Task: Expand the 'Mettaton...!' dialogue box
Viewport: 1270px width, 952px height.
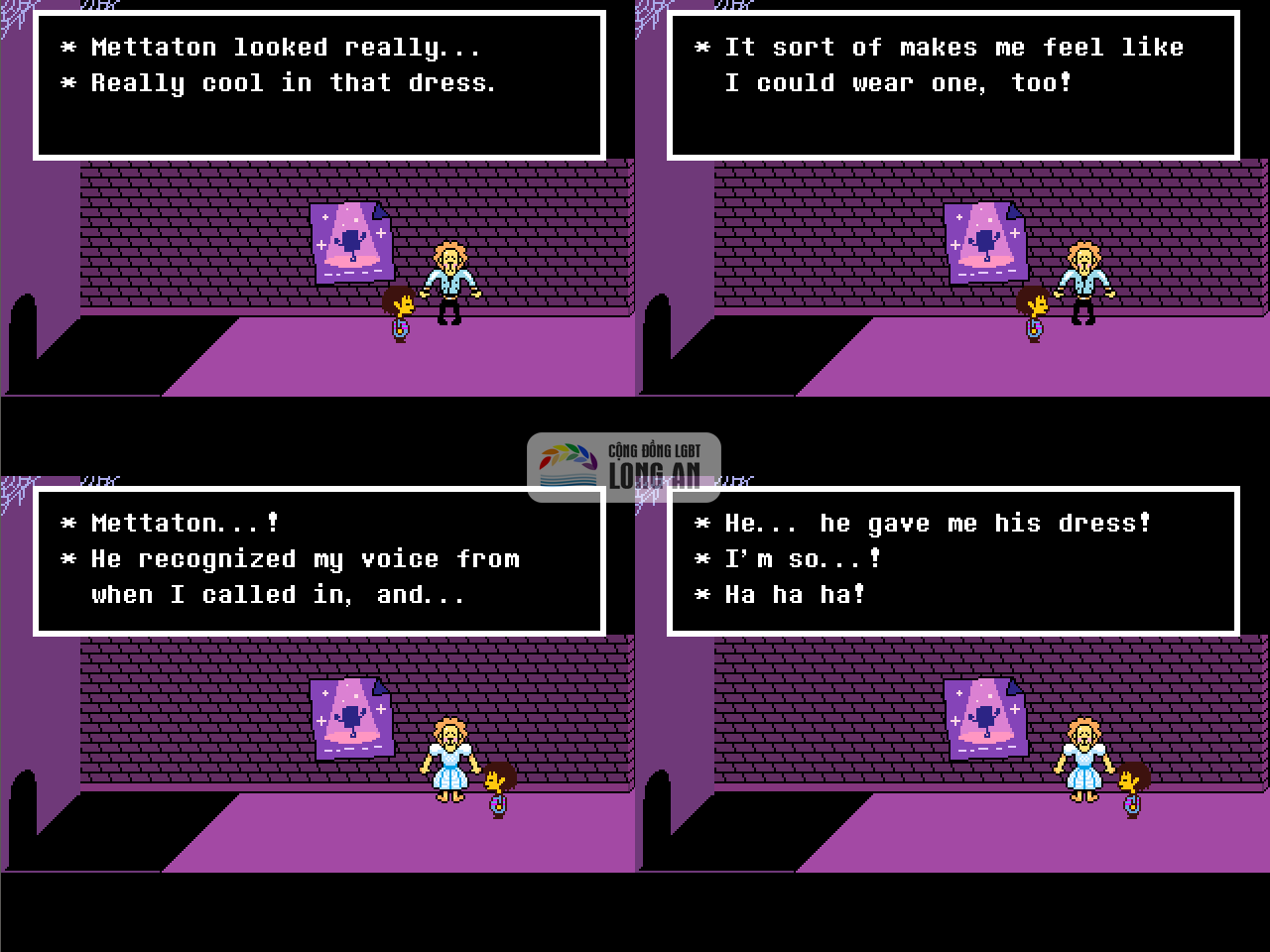Action: [x=319, y=560]
